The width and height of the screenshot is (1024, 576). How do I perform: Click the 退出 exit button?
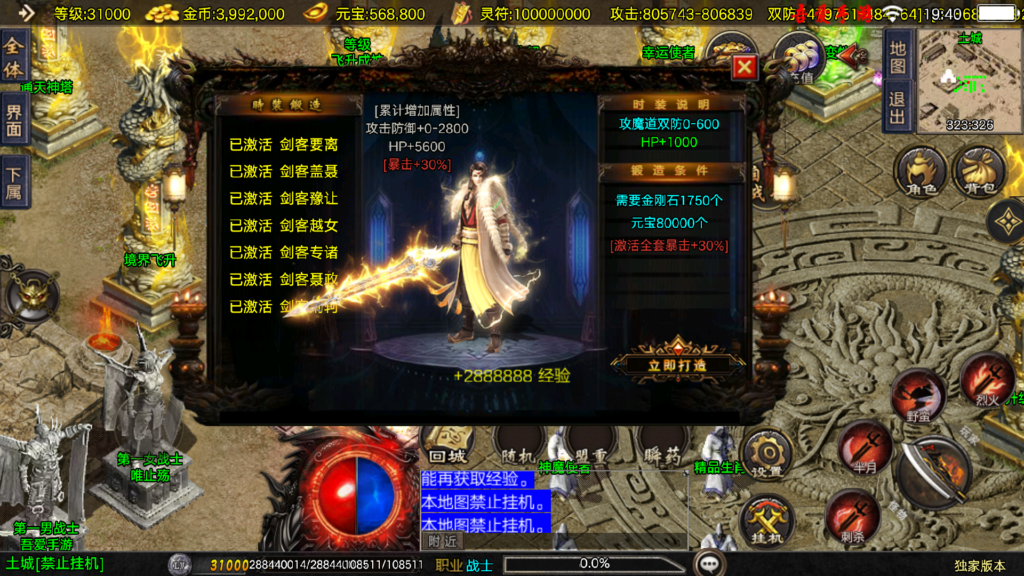(897, 107)
